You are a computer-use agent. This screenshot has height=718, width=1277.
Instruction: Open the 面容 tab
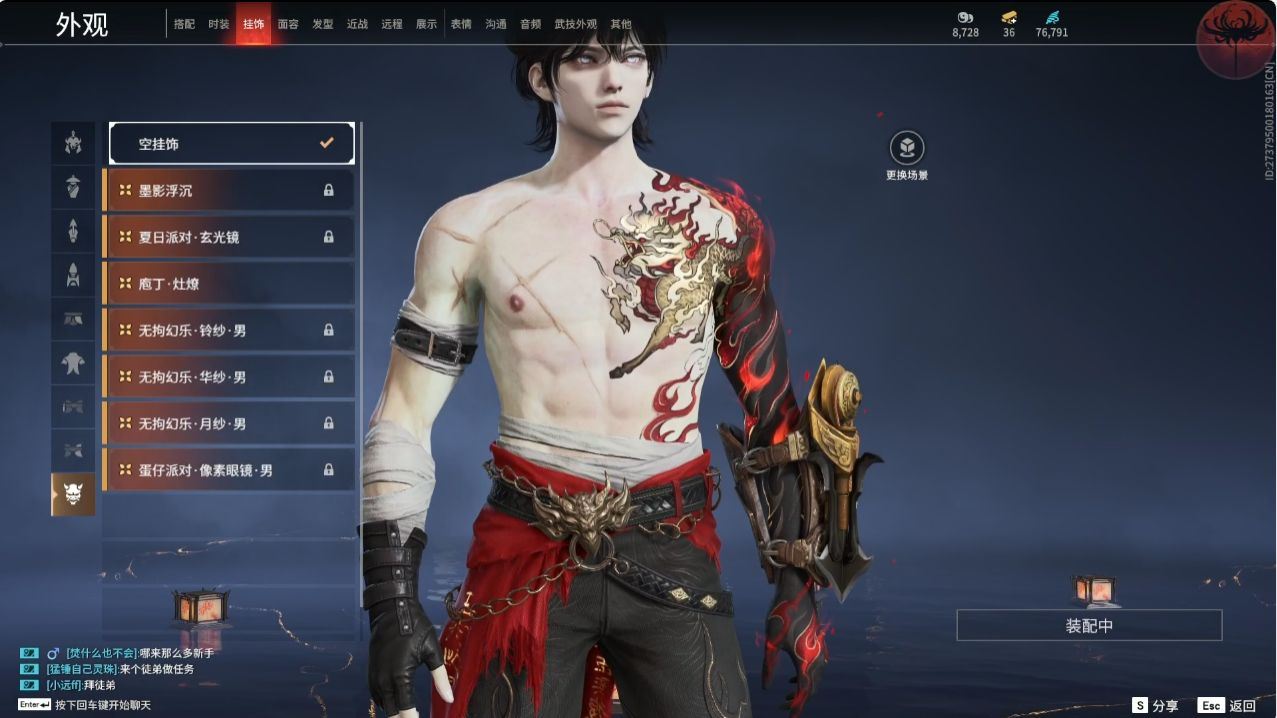click(288, 24)
